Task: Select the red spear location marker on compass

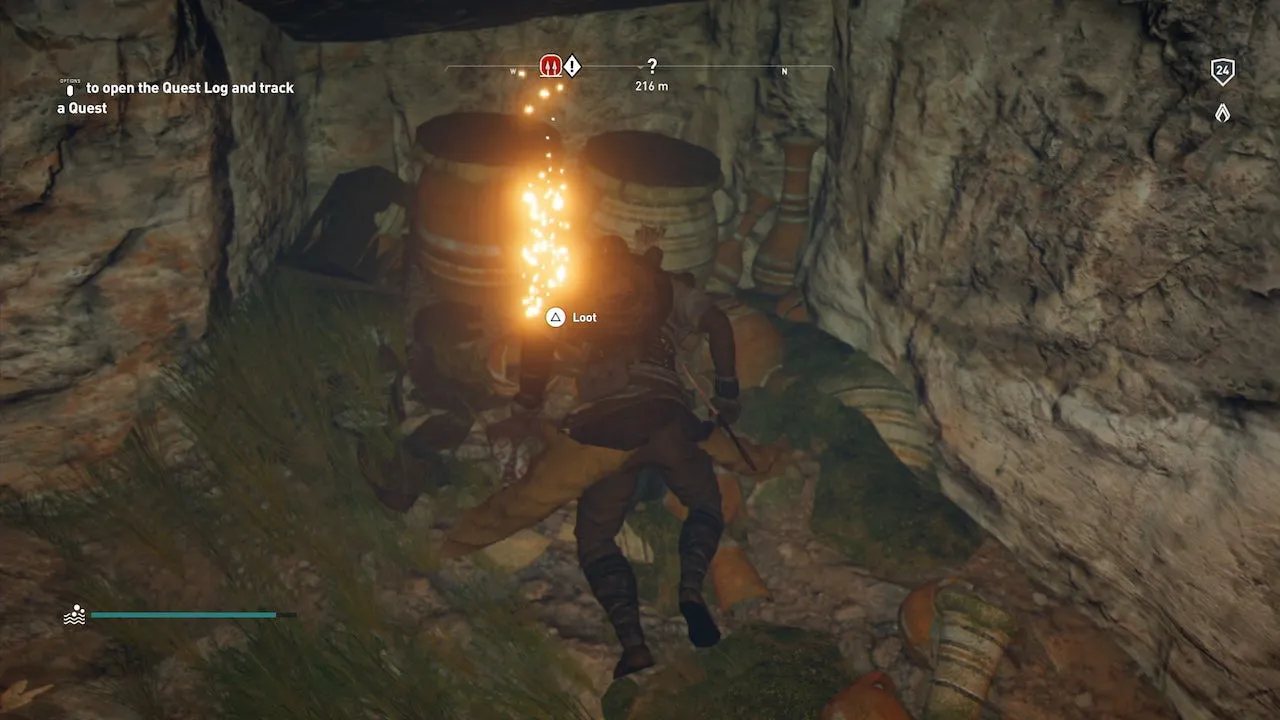Action: pos(549,66)
